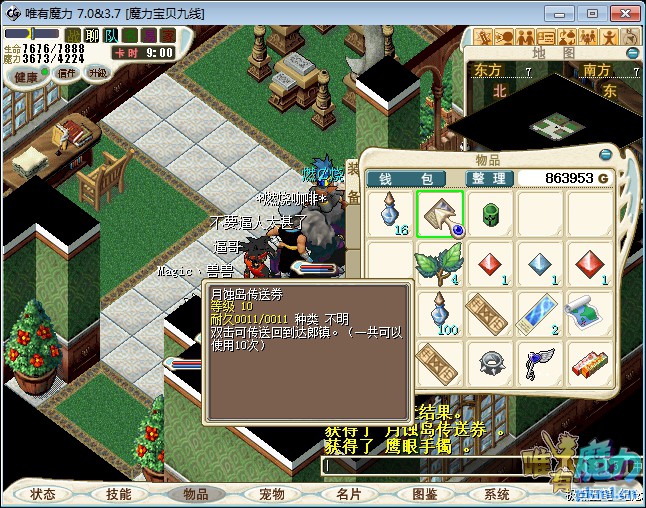Open the 图鉴 album menu
The image size is (646, 508).
424,494
